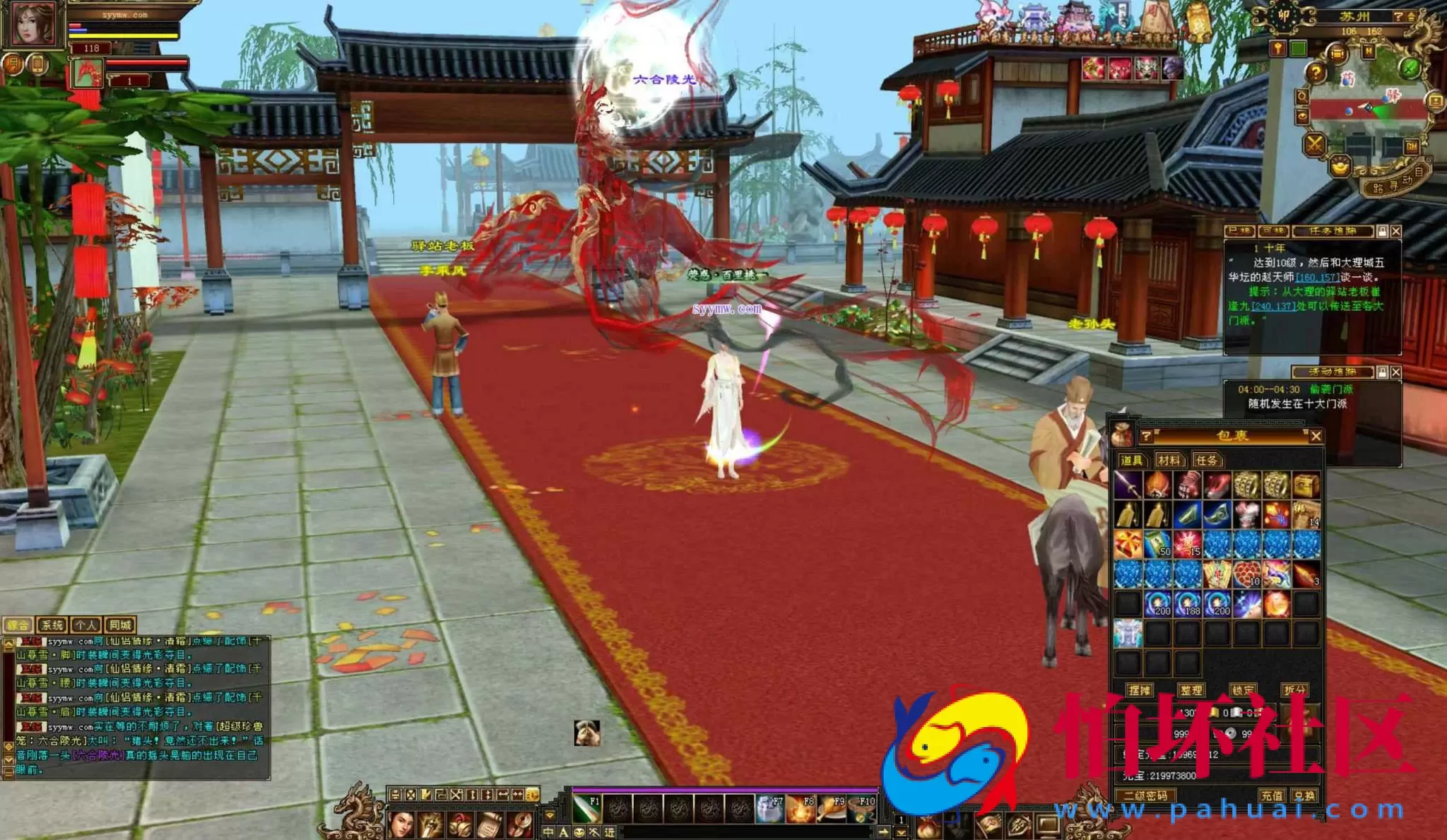This screenshot has width=1447, height=840.
Task: Switch to the 材料 tab in the bag panel
Action: click(1170, 460)
